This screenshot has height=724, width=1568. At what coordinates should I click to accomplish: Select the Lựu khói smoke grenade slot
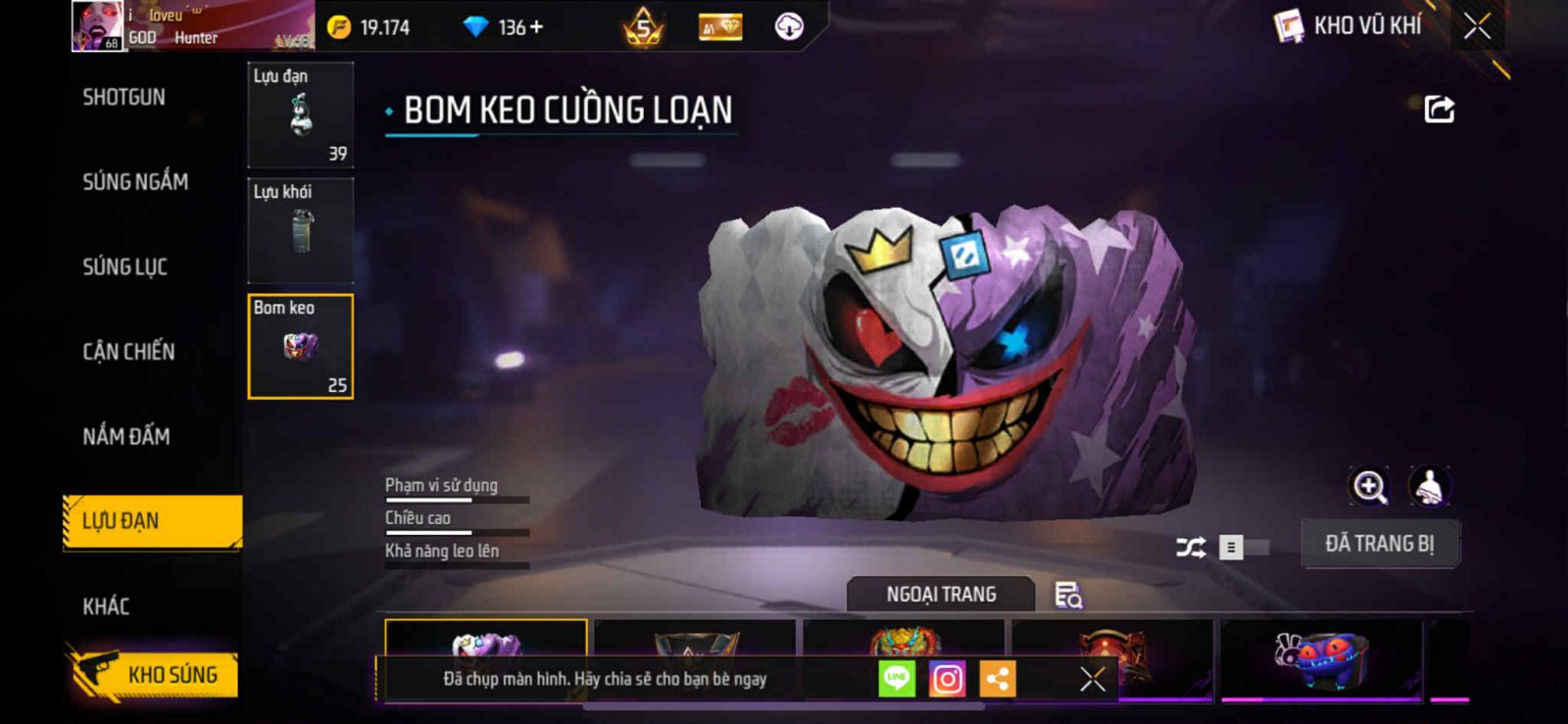pyautogui.click(x=300, y=230)
